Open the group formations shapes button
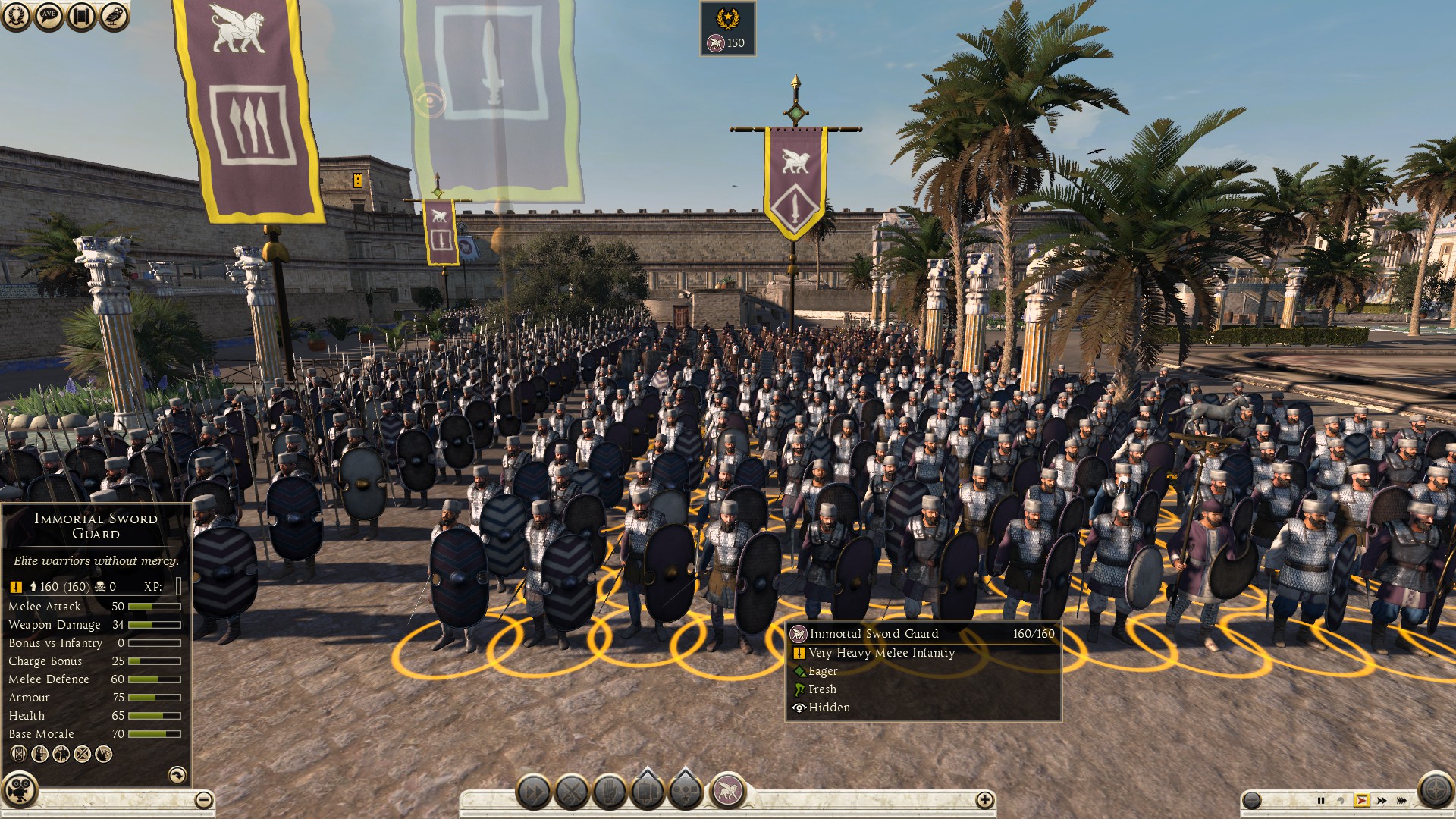Viewport: 1456px width, 819px height. tap(686, 792)
